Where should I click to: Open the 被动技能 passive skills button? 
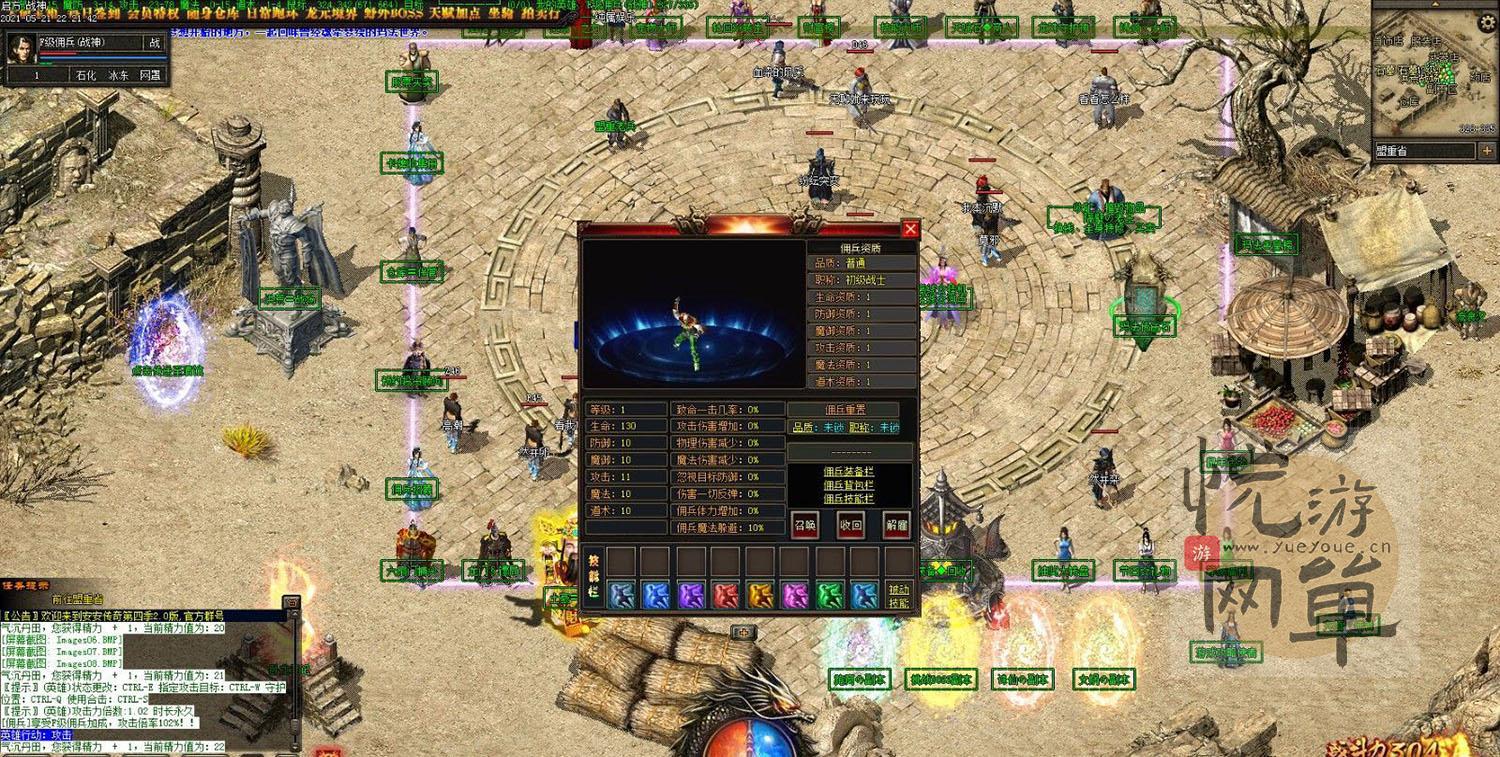899,596
